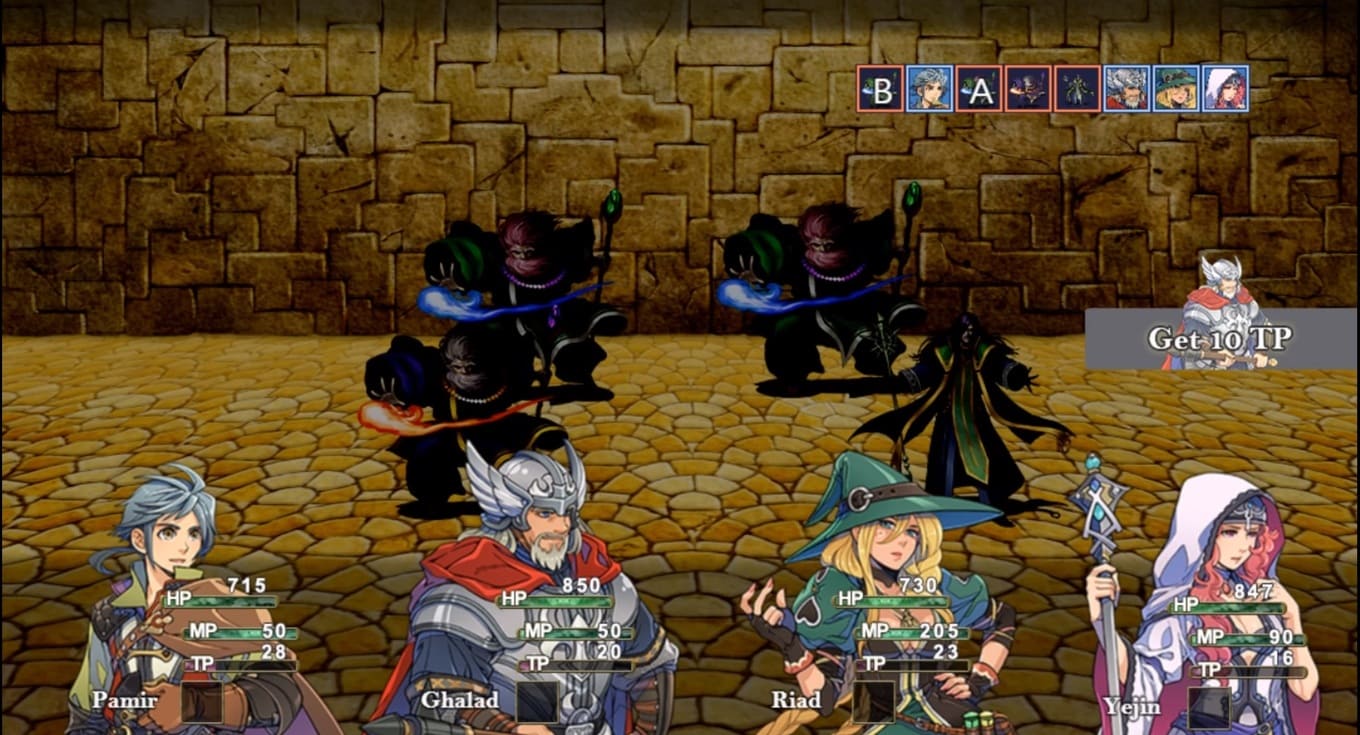Select enemy A's turn order icon
This screenshot has width=1360, height=735.
(978, 89)
